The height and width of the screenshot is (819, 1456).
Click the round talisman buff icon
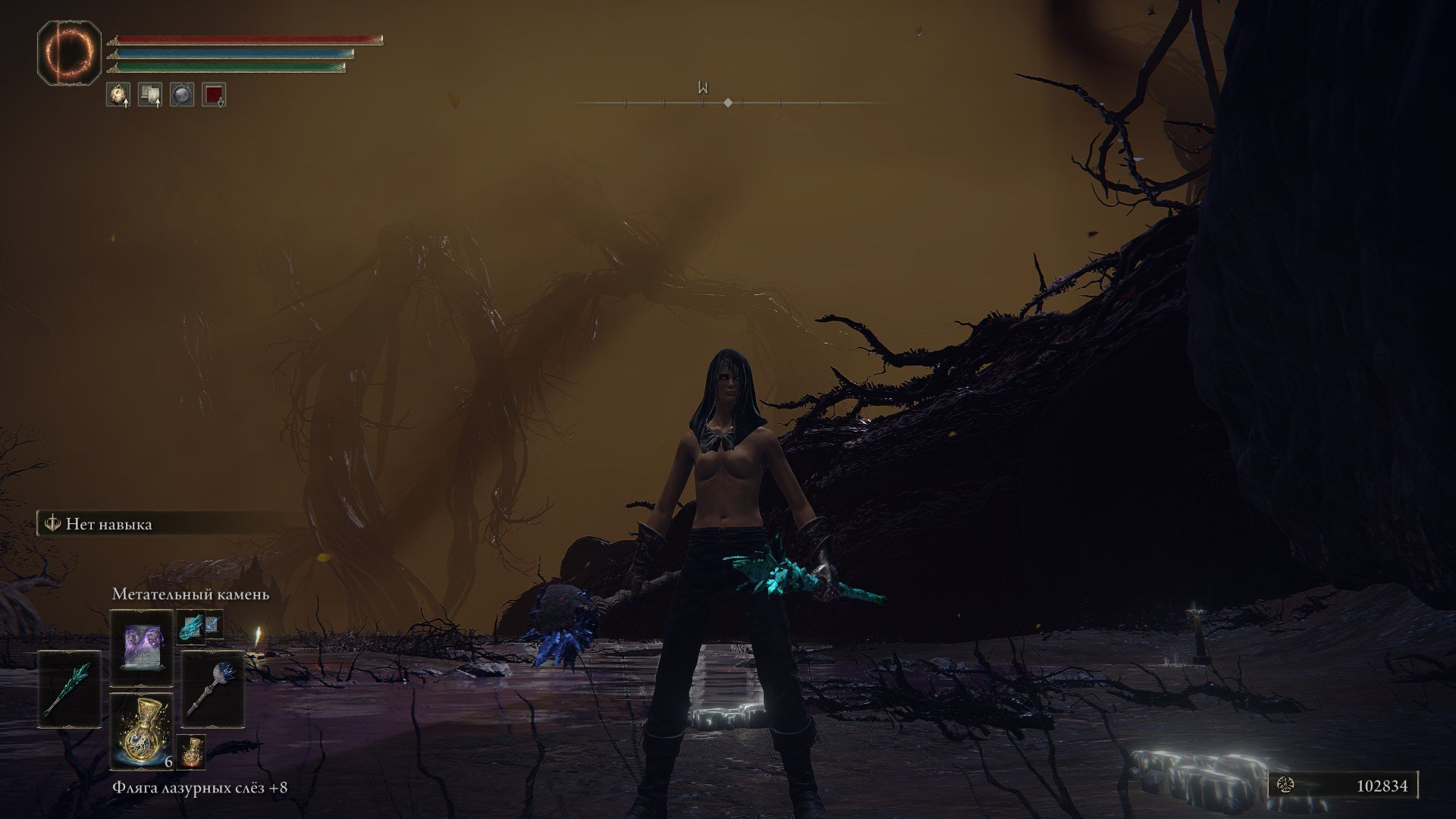coord(118,95)
